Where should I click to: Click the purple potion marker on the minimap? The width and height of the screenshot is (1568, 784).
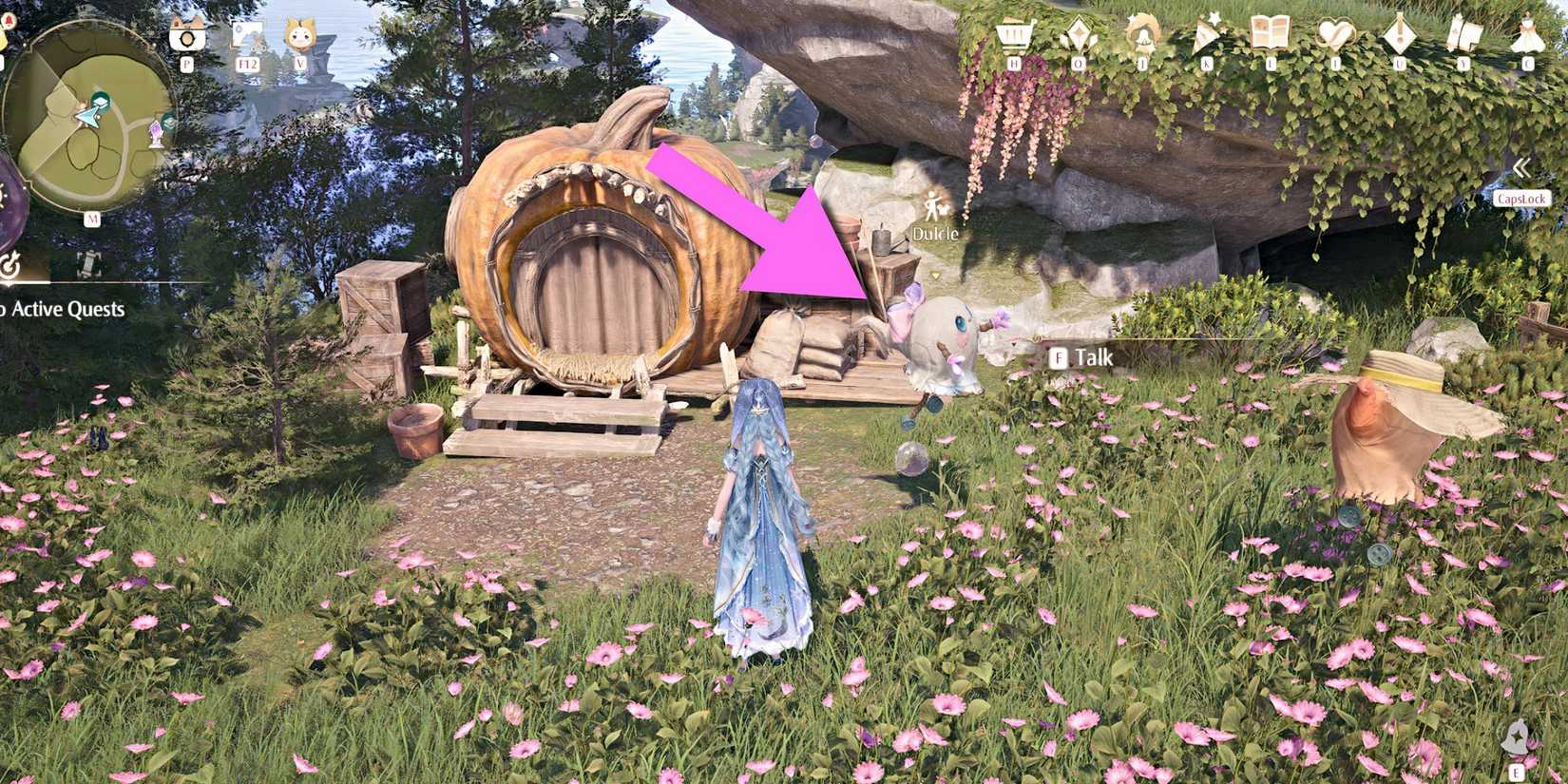(154, 133)
